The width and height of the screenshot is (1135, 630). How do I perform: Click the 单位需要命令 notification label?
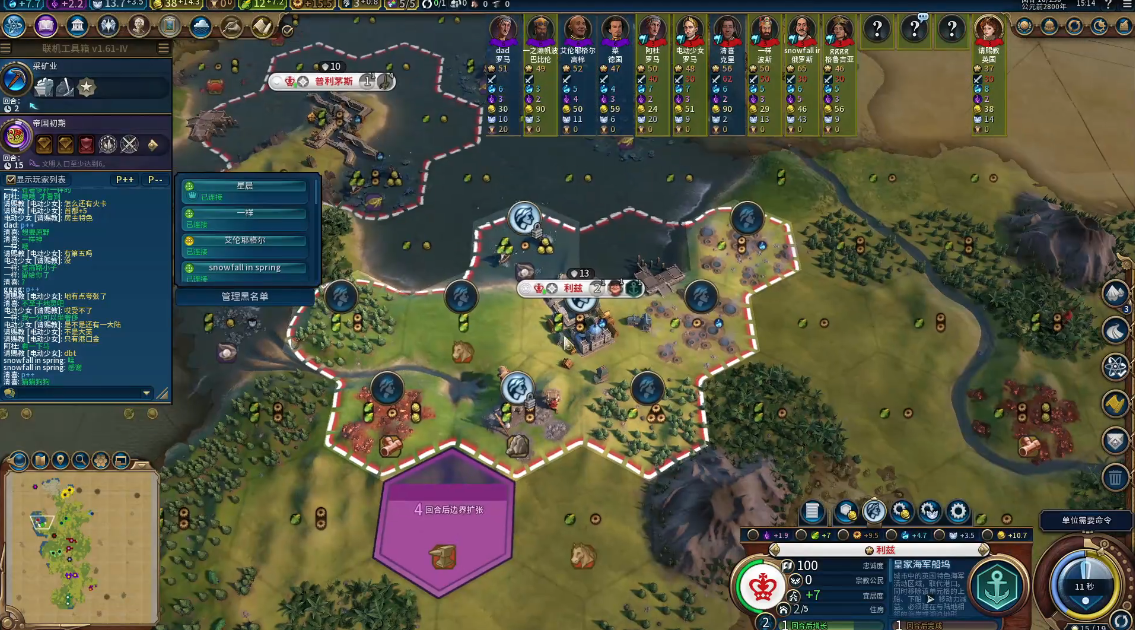point(1085,521)
